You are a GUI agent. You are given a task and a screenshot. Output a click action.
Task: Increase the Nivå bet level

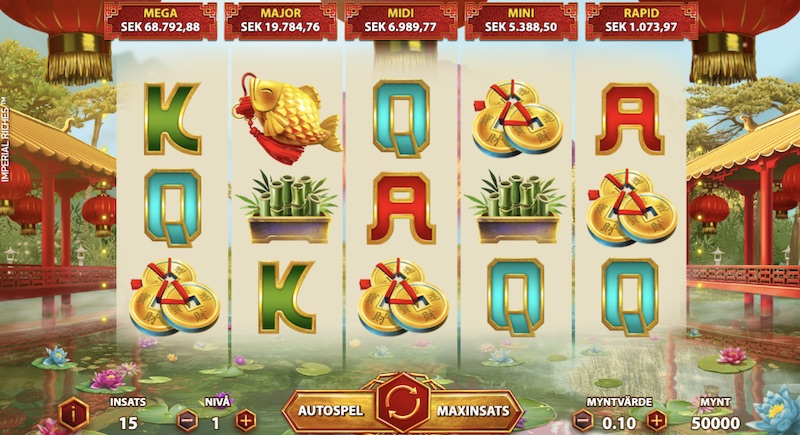246,421
